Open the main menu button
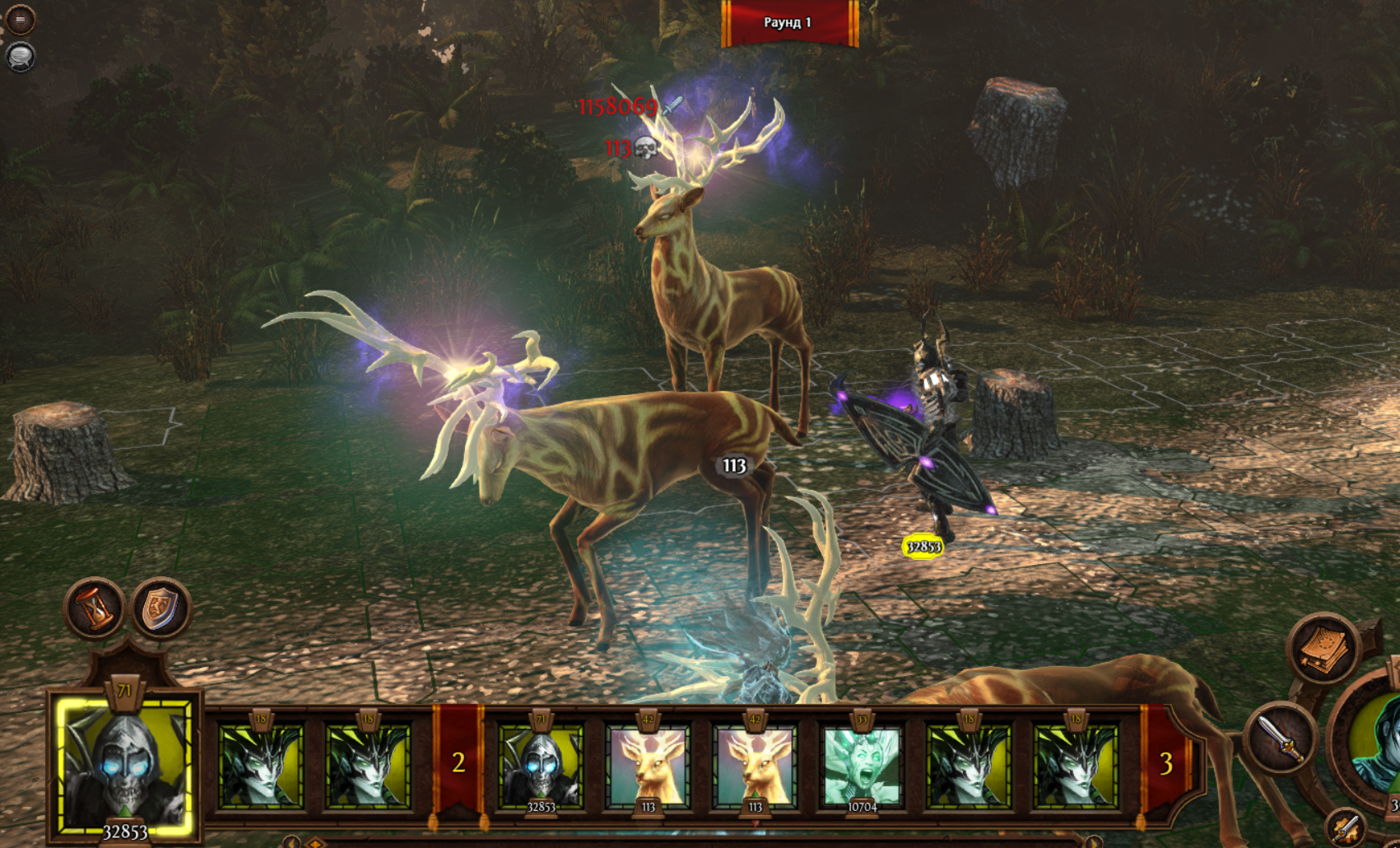Screen dimensions: 1400x848 click(x=20, y=19)
